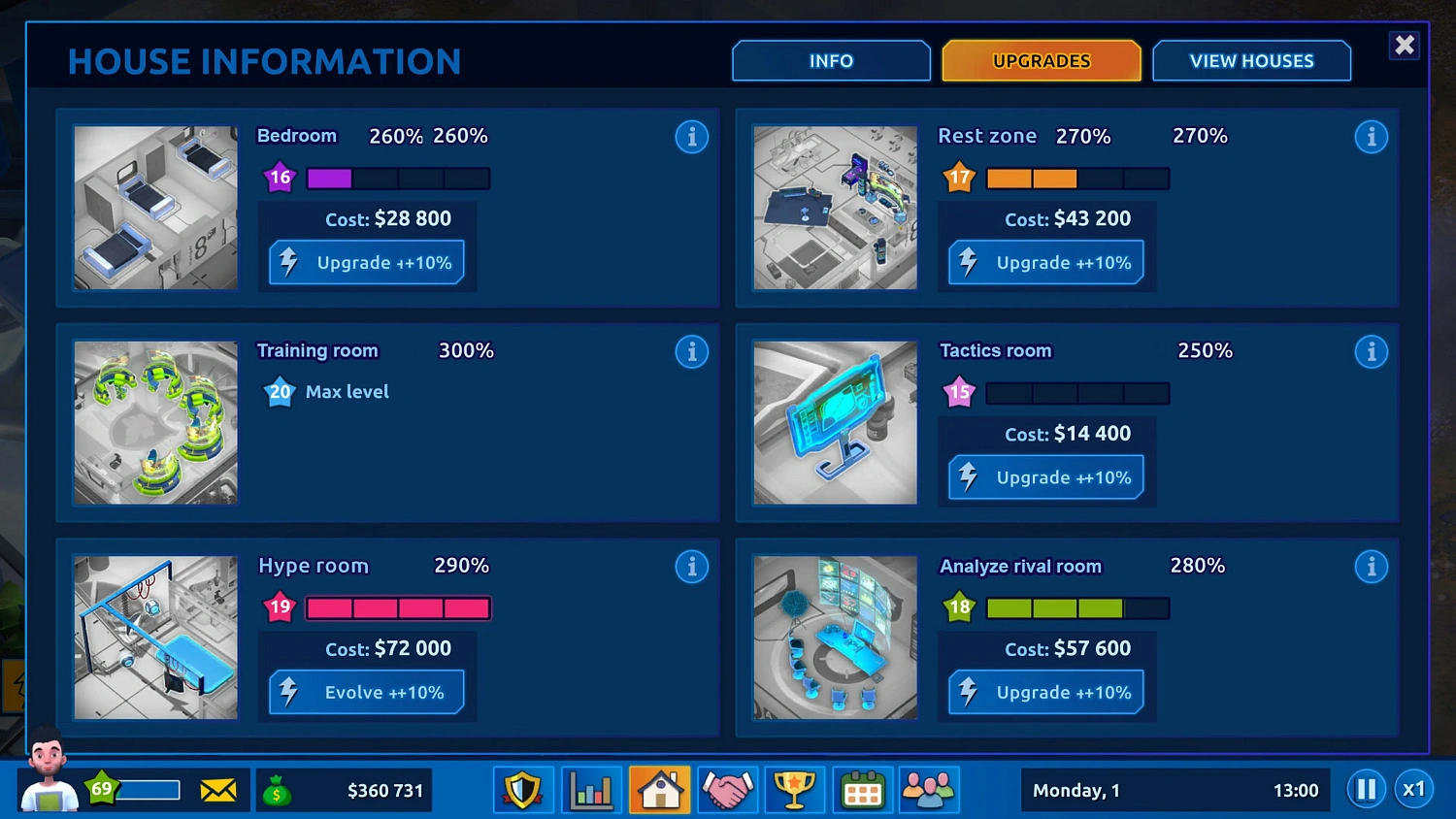Switch to the INFO tab
The image size is (1456, 819).
tap(831, 60)
